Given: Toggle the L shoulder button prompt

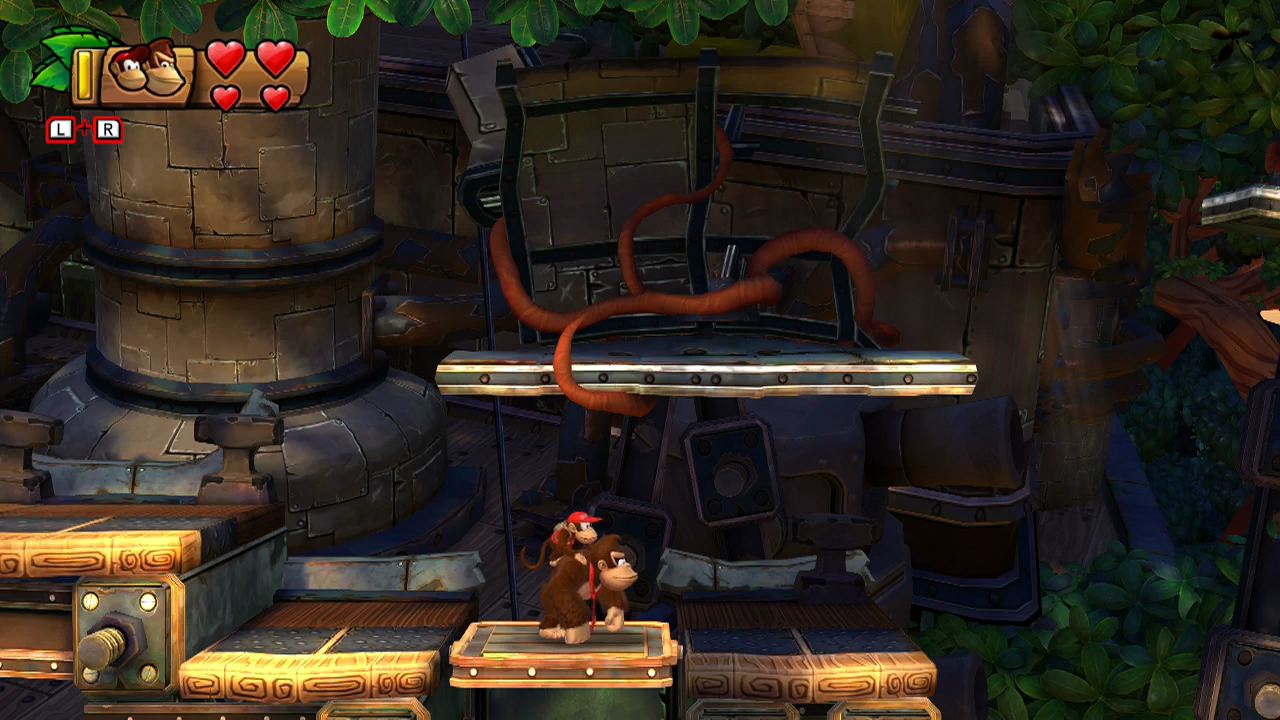Looking at the screenshot, I should click(x=62, y=128).
